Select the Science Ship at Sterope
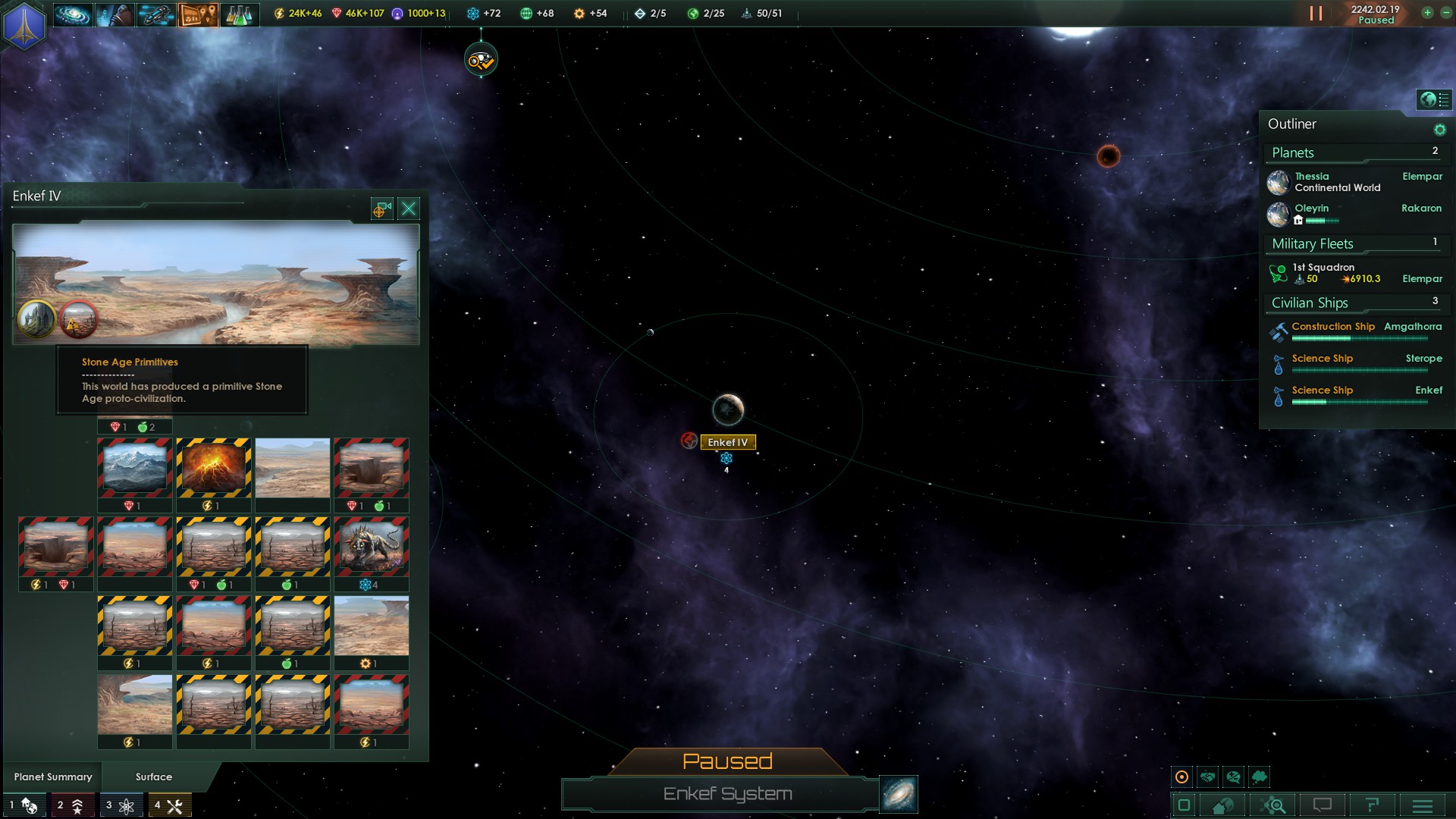The width and height of the screenshot is (1456, 819). 1323,359
